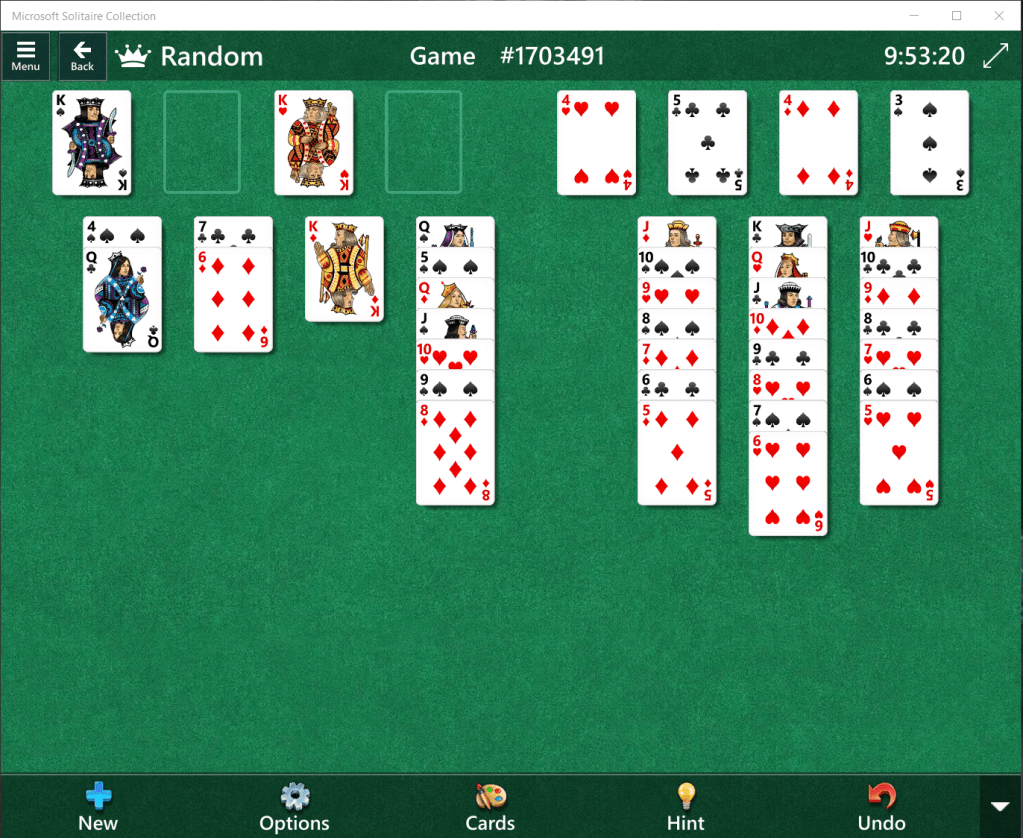The image size is (1023, 838).
Task: Select the King of Spades free cell
Action: coord(92,142)
